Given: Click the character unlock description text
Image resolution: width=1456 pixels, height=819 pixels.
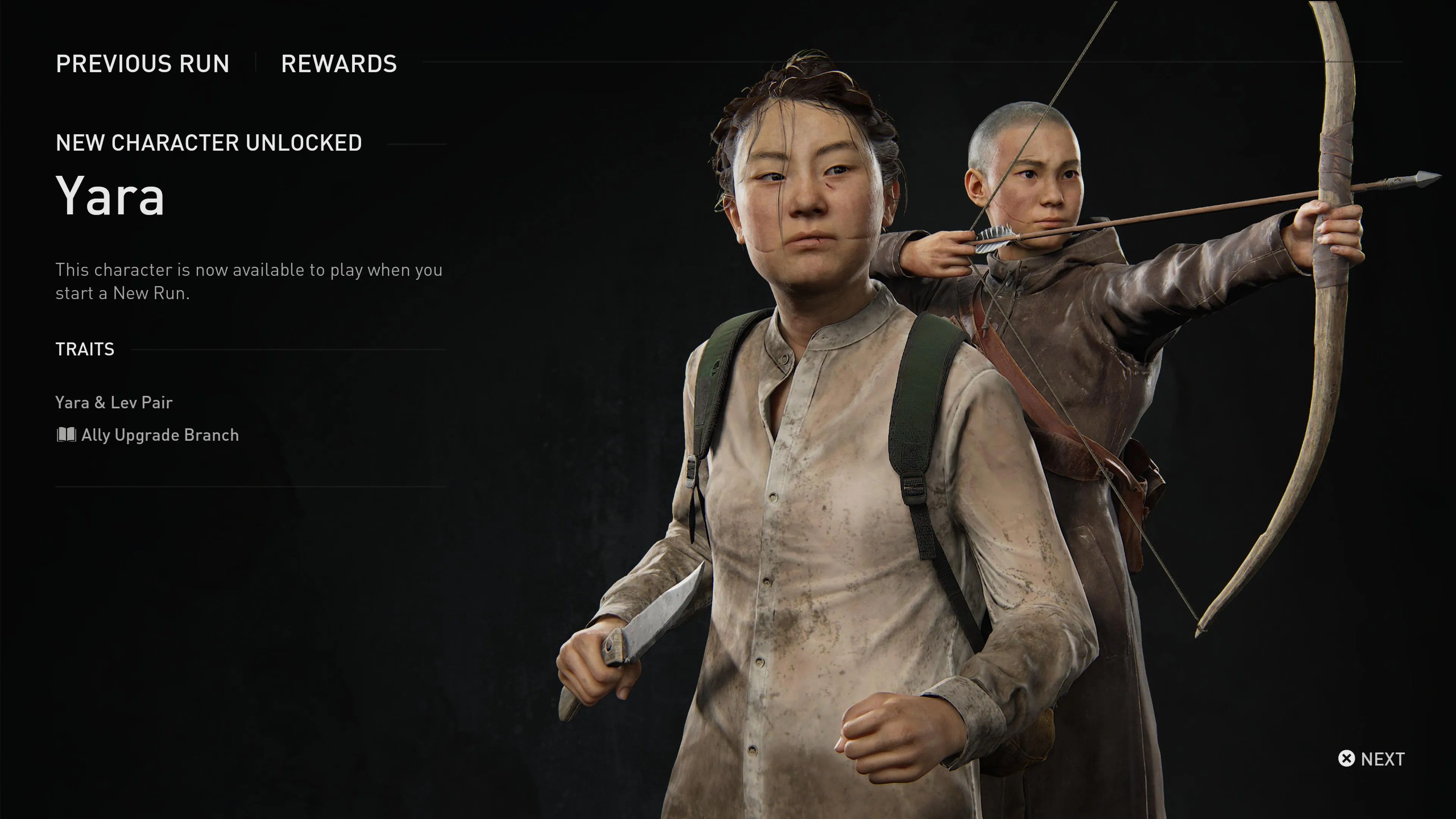Looking at the screenshot, I should (x=249, y=281).
